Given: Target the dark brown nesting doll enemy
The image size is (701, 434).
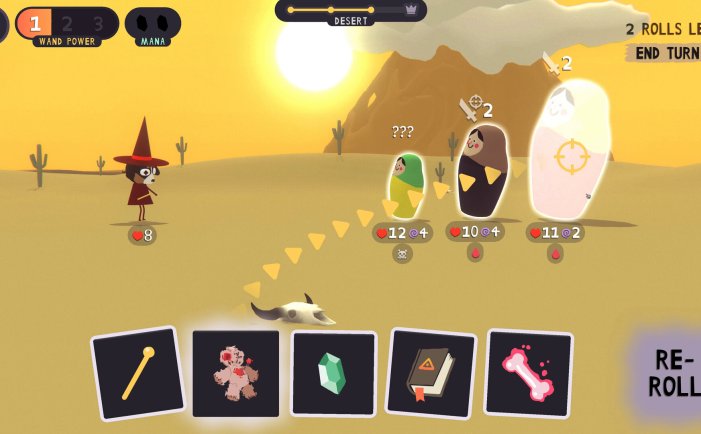Looking at the screenshot, I should [481, 172].
